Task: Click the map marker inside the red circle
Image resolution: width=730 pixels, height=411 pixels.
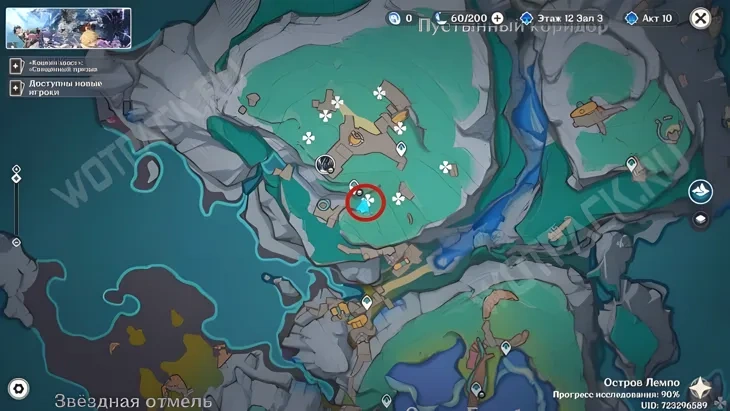Action: (x=366, y=203)
